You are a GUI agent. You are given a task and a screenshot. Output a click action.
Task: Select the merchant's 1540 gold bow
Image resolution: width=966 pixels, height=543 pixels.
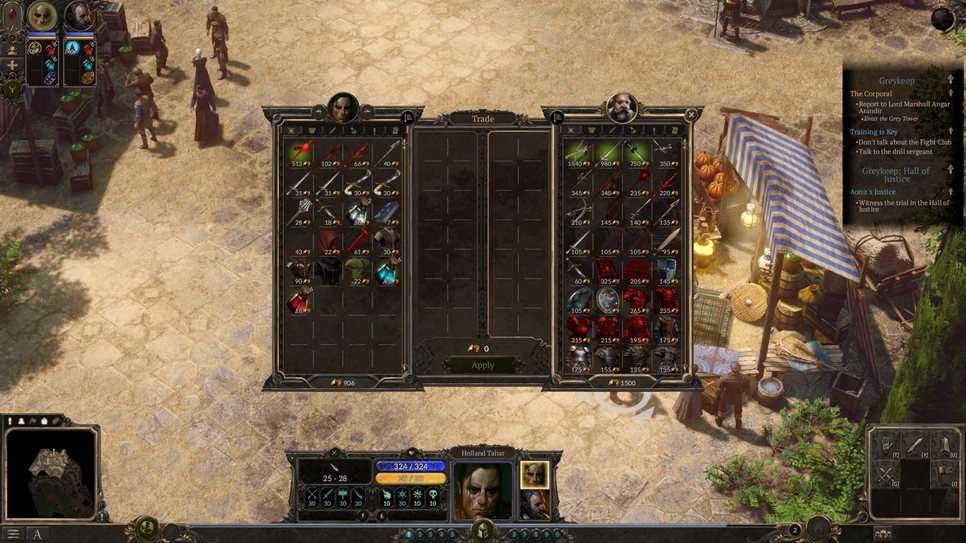tap(579, 154)
